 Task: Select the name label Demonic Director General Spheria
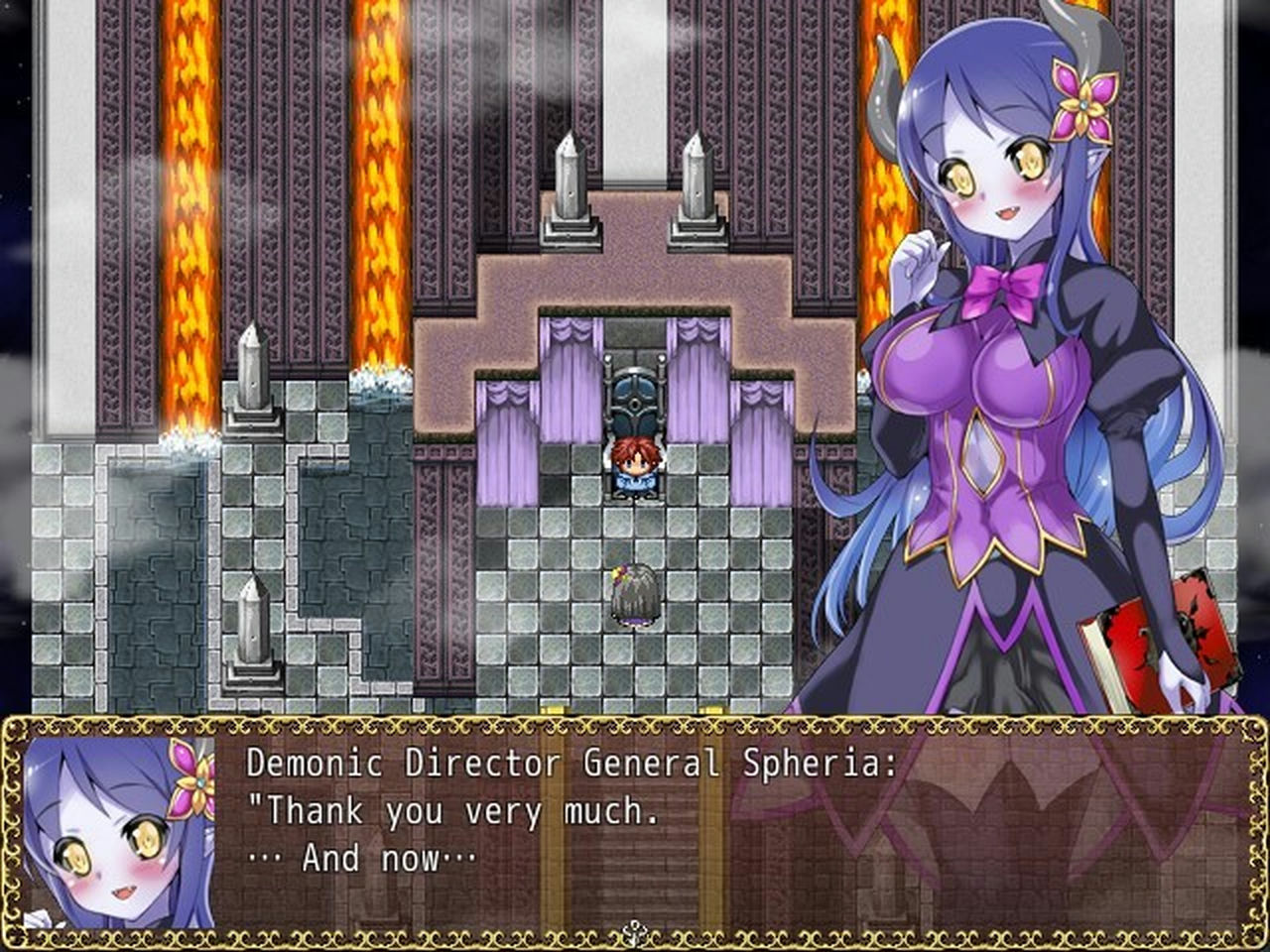[x=571, y=764]
